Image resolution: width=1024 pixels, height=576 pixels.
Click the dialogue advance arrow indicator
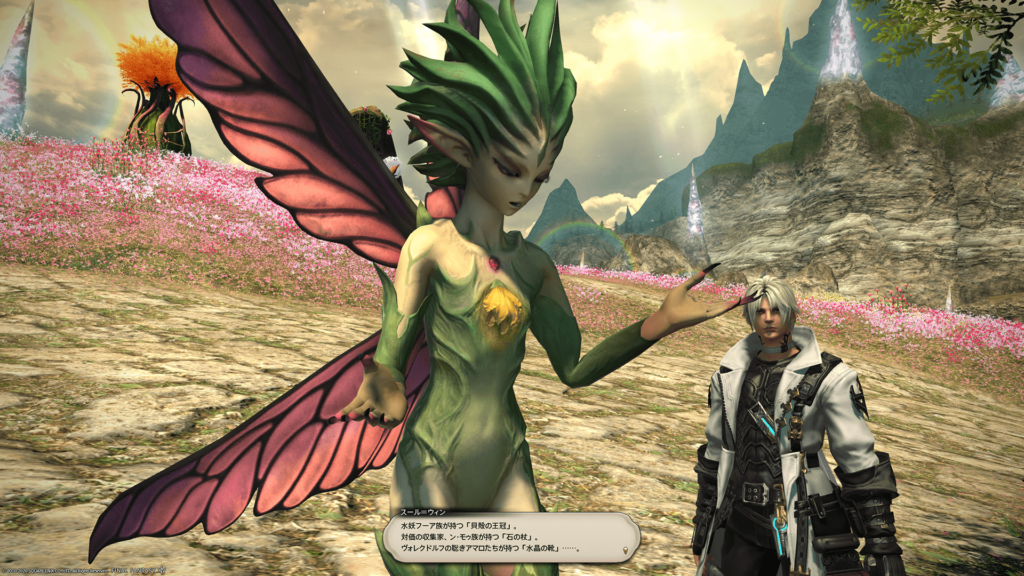click(627, 551)
